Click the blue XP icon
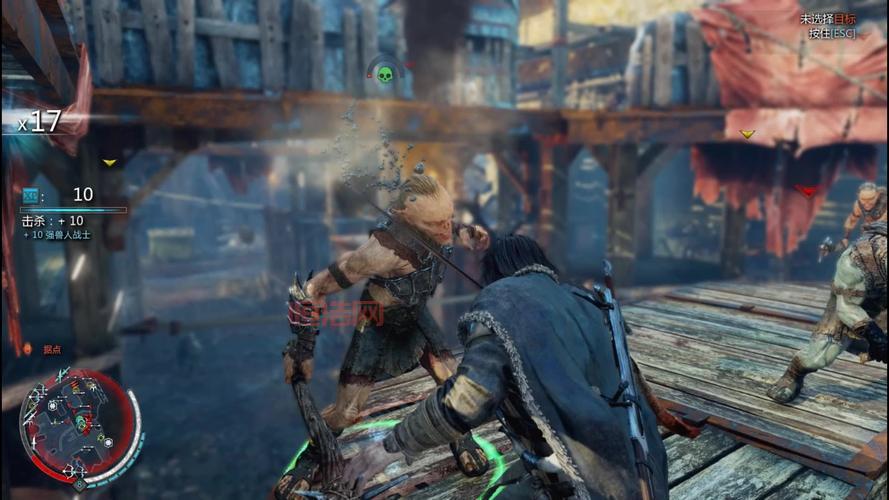Viewport: 889px width, 500px height. (x=31, y=194)
